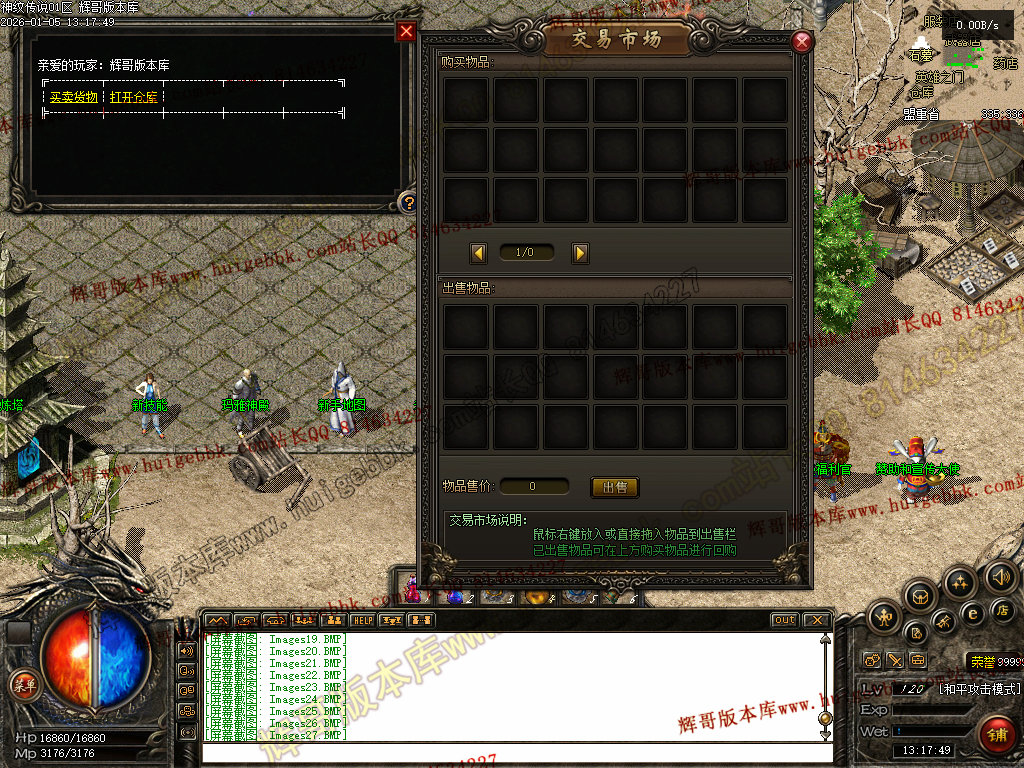Click the HELP button on chat bar
Image resolution: width=1024 pixels, height=768 pixels.
(x=362, y=620)
